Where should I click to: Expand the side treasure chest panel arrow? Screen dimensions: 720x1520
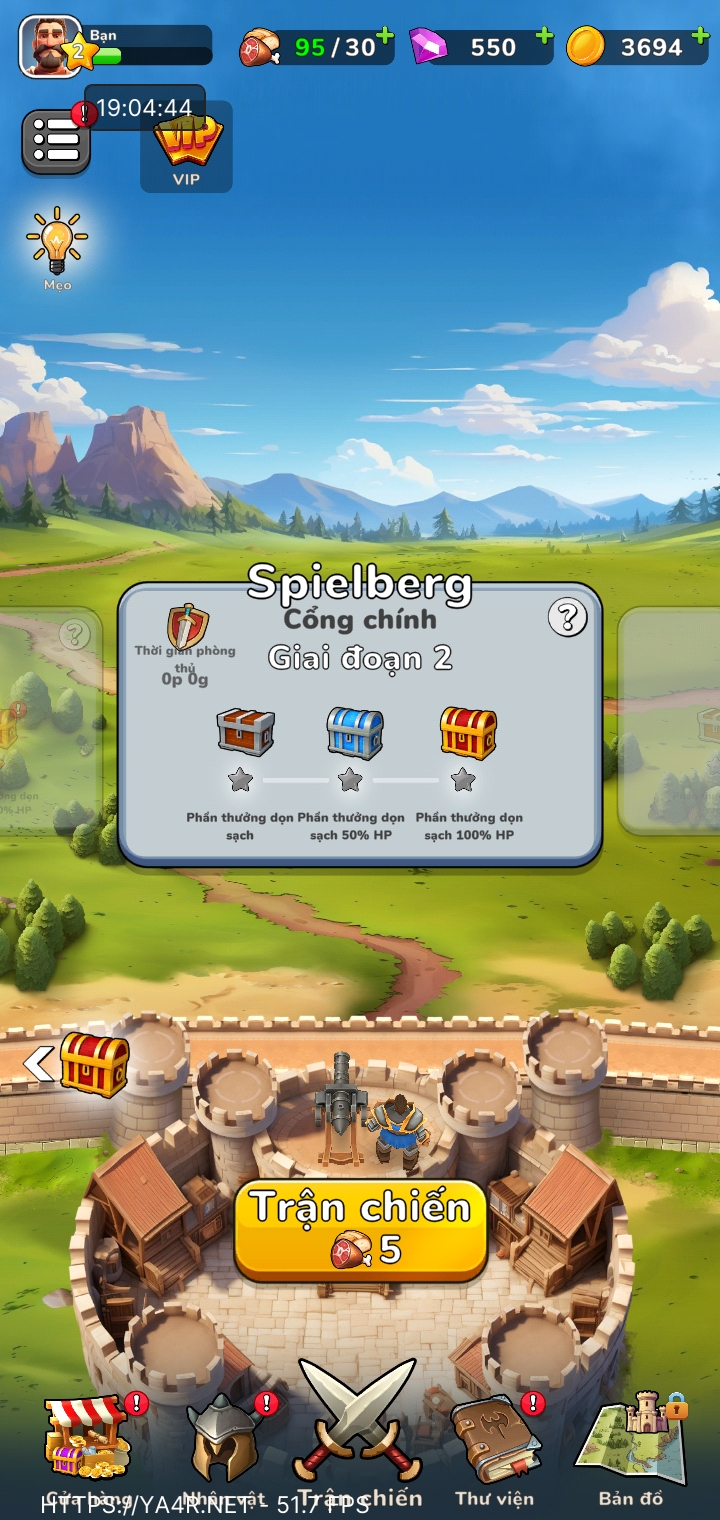(39, 1064)
